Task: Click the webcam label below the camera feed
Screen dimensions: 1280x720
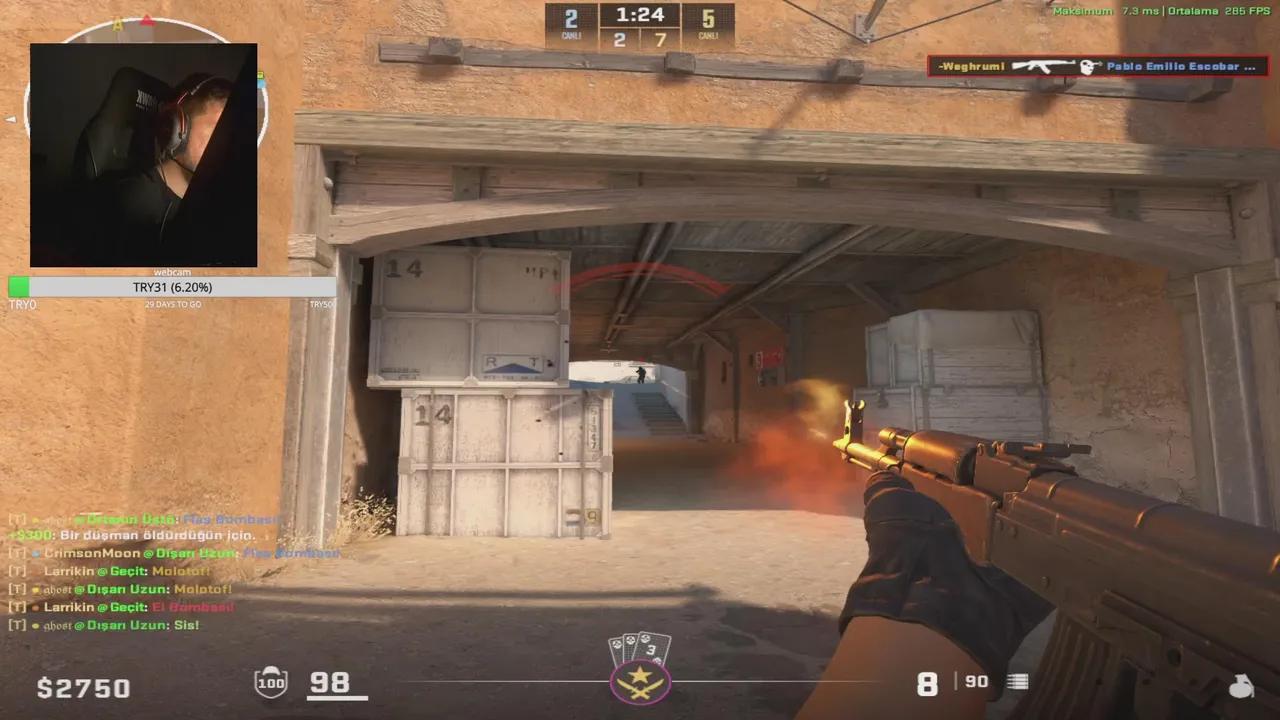Action: tap(168, 272)
